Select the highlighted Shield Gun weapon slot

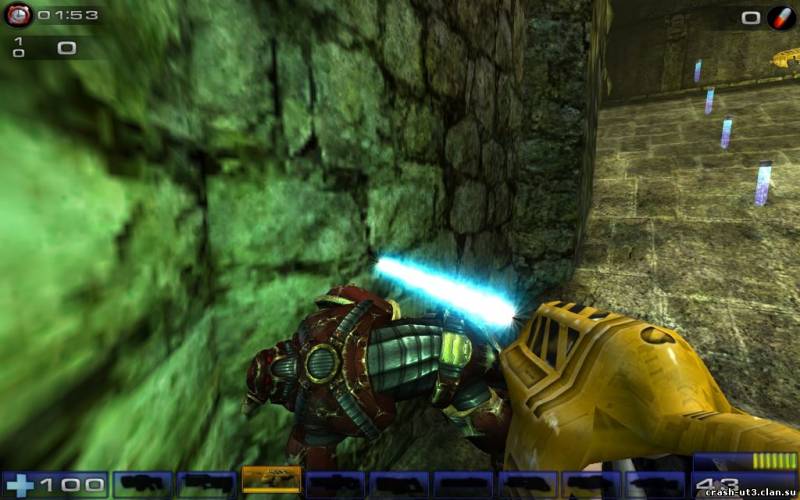pyautogui.click(x=271, y=481)
